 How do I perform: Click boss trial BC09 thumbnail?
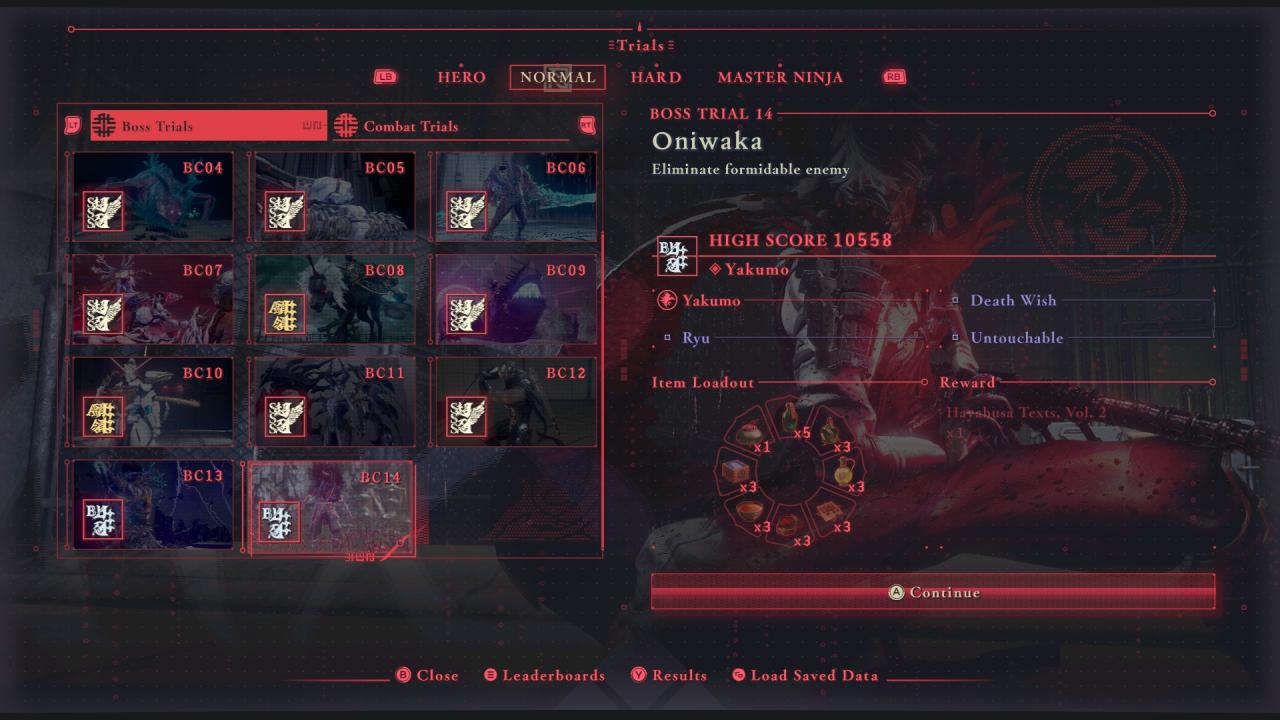point(516,299)
